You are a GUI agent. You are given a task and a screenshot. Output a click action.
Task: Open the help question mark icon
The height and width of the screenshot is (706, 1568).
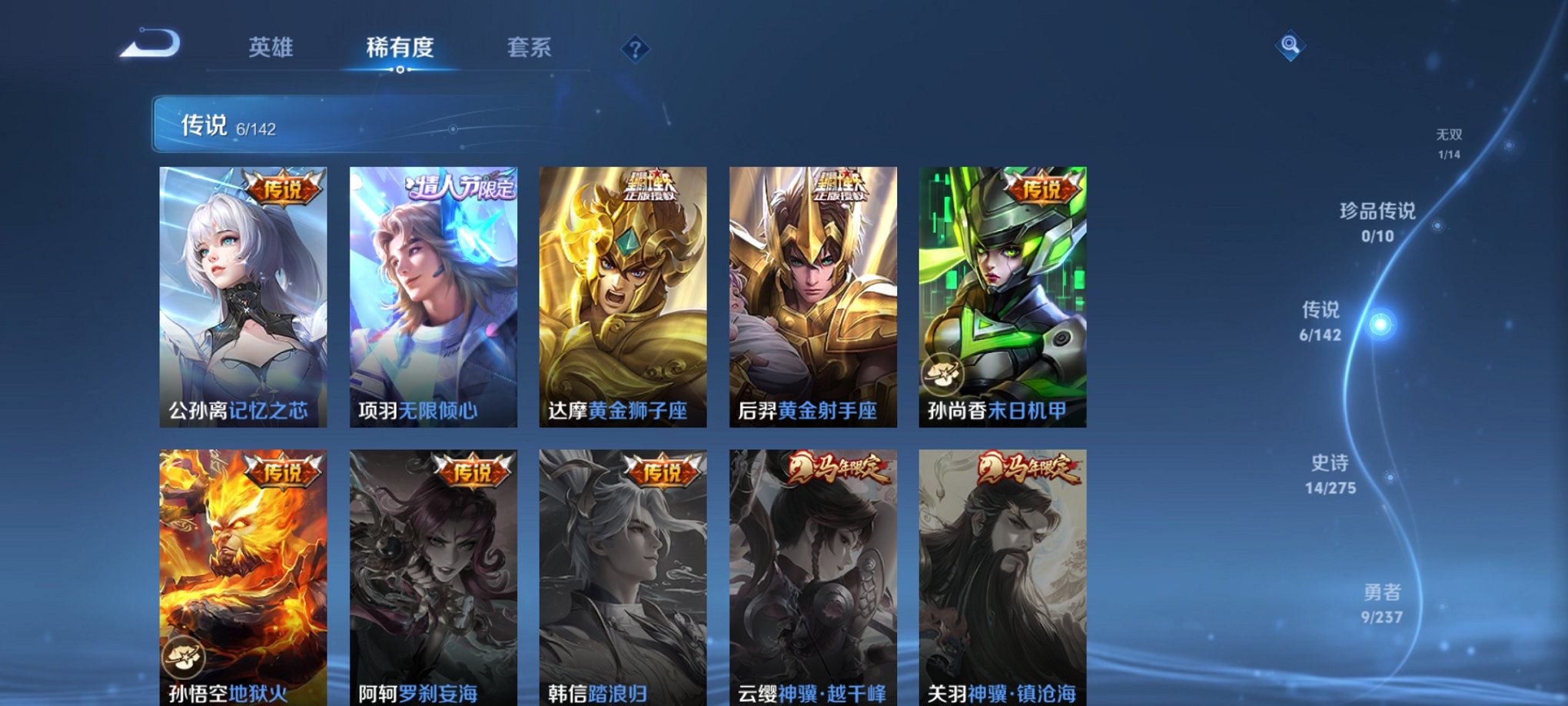tap(634, 50)
